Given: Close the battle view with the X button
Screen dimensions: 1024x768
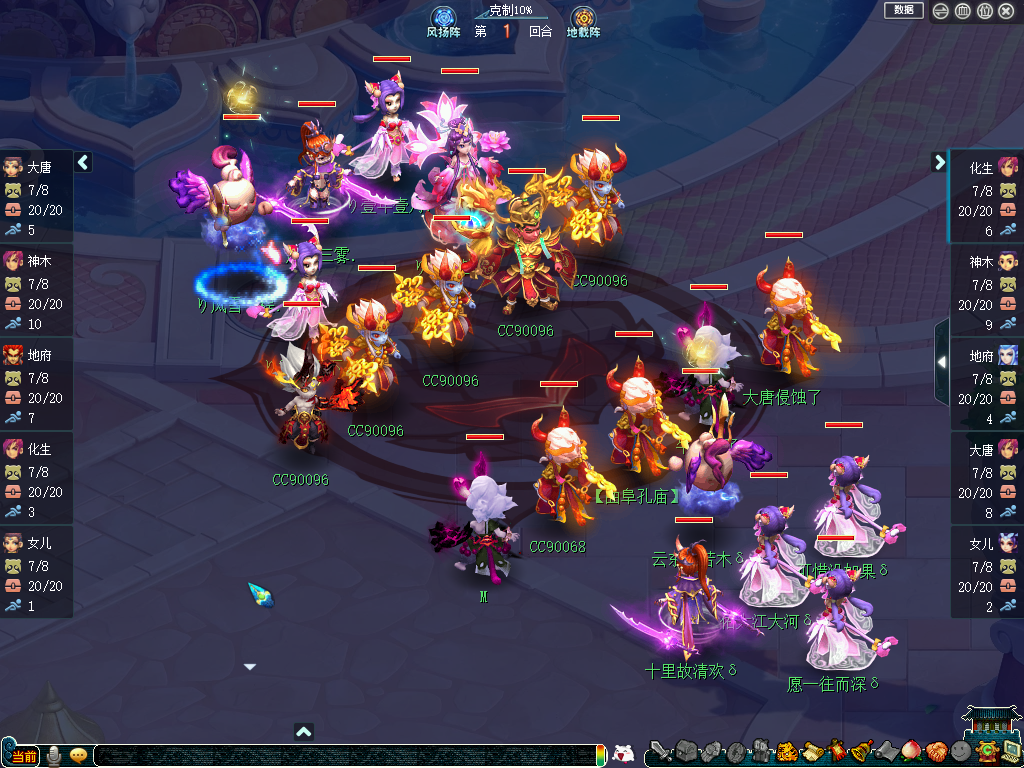Looking at the screenshot, I should tap(1006, 11).
